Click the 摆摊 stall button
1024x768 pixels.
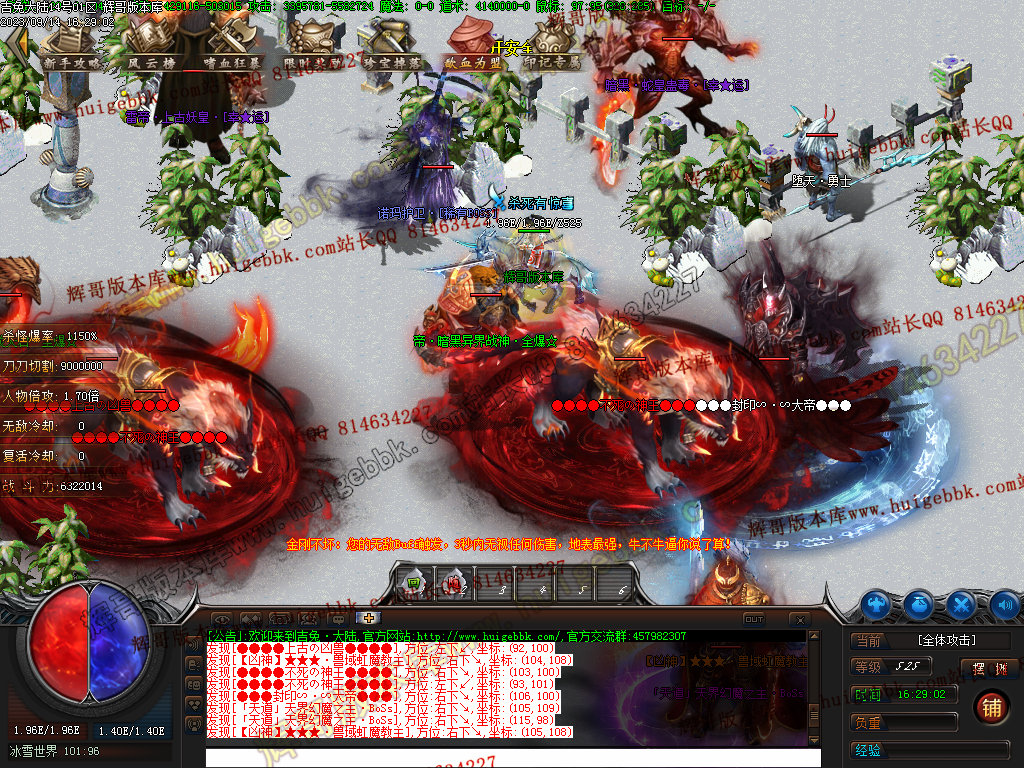[982, 668]
